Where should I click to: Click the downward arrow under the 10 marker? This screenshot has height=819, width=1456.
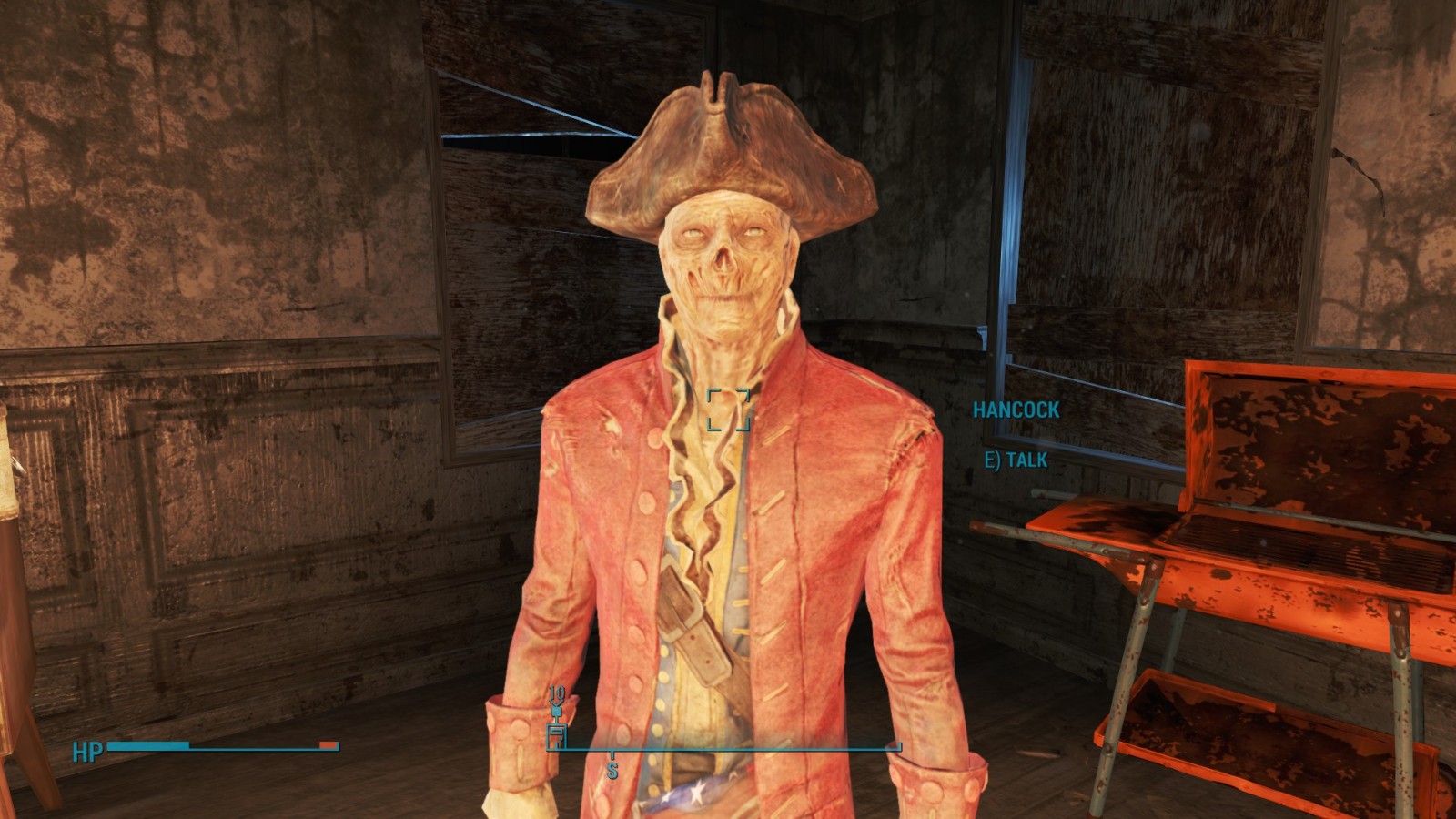click(x=556, y=703)
